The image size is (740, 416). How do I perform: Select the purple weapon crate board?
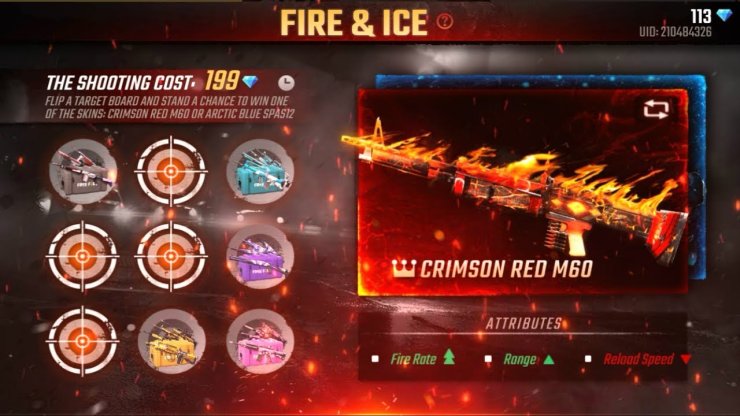coord(261,255)
